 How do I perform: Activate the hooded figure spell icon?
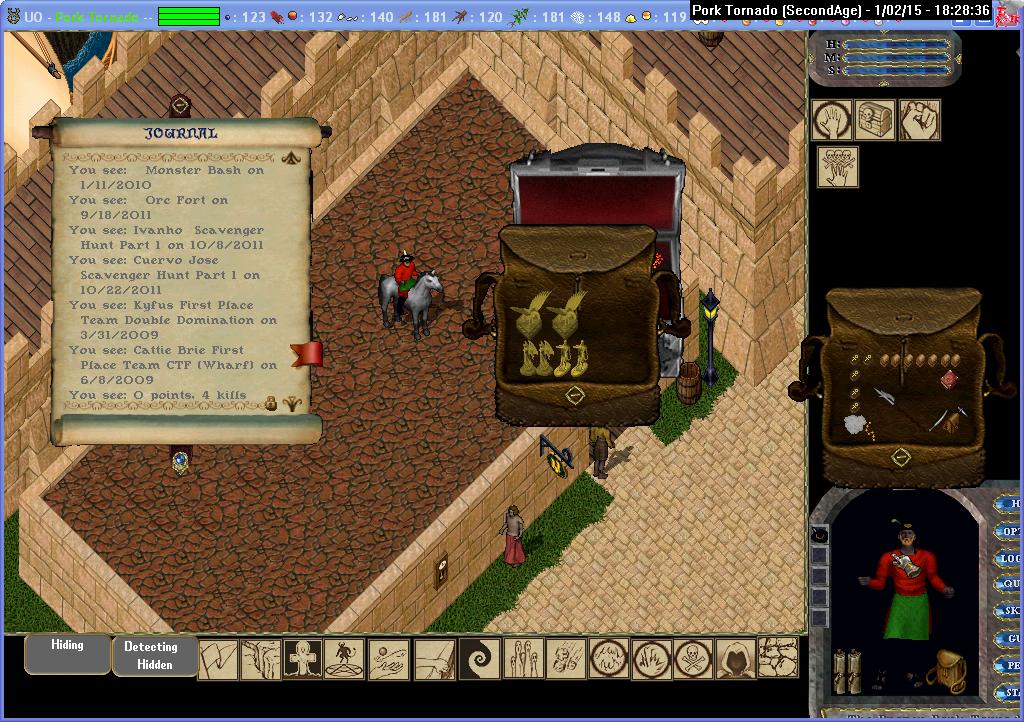736,659
